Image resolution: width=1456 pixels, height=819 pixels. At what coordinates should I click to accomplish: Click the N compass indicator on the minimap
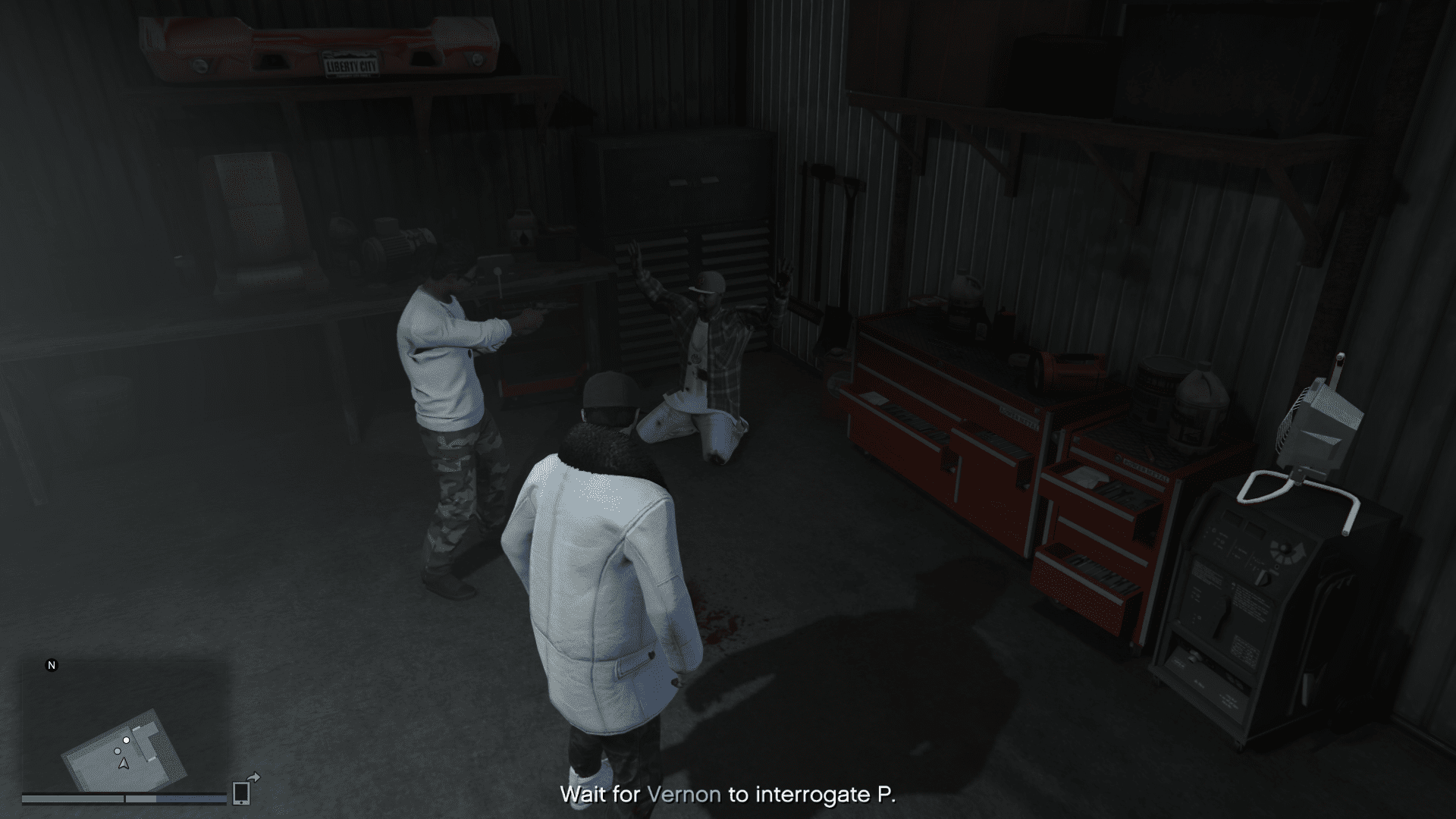[x=52, y=665]
